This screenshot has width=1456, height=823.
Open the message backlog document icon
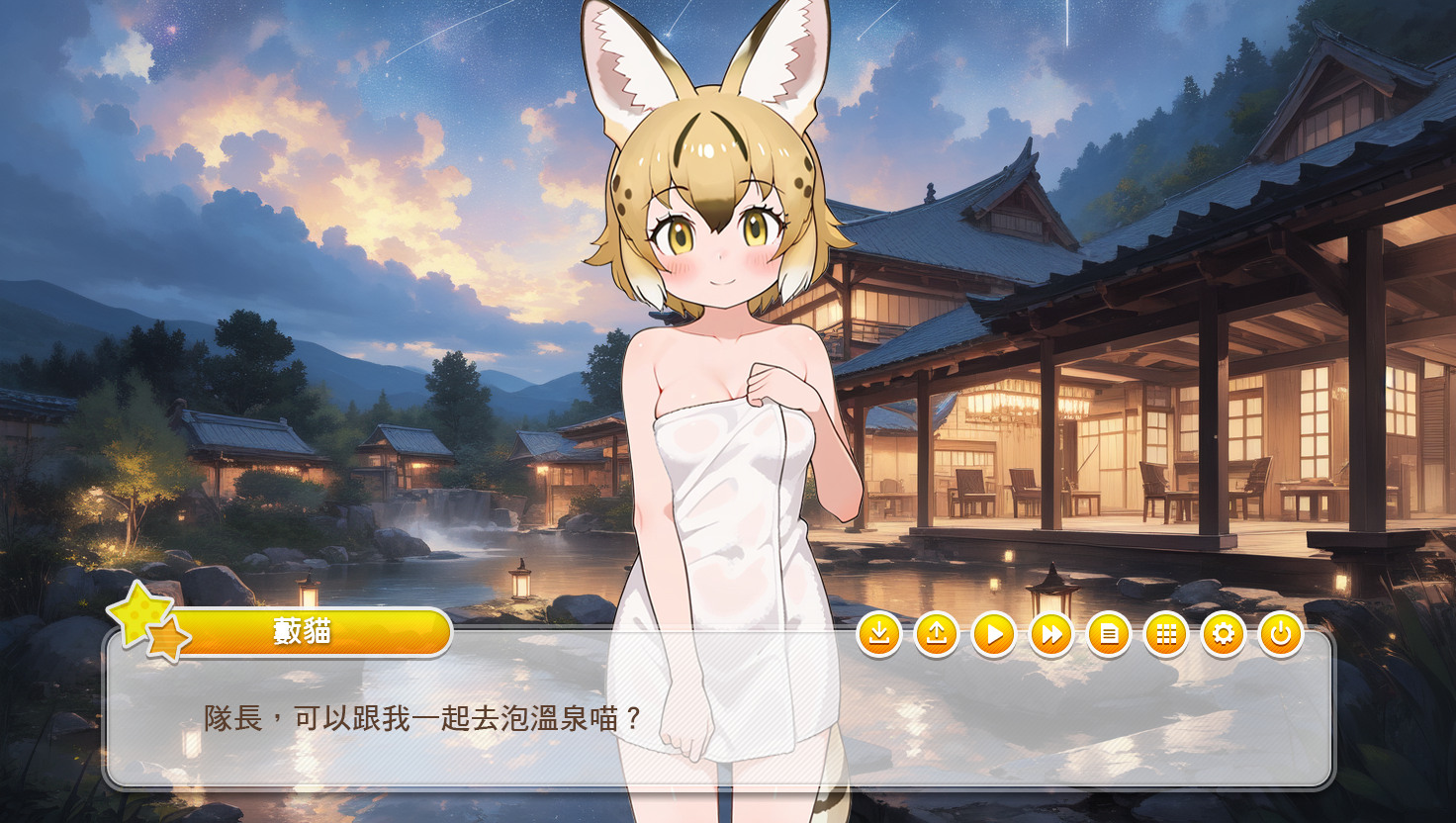[1109, 634]
